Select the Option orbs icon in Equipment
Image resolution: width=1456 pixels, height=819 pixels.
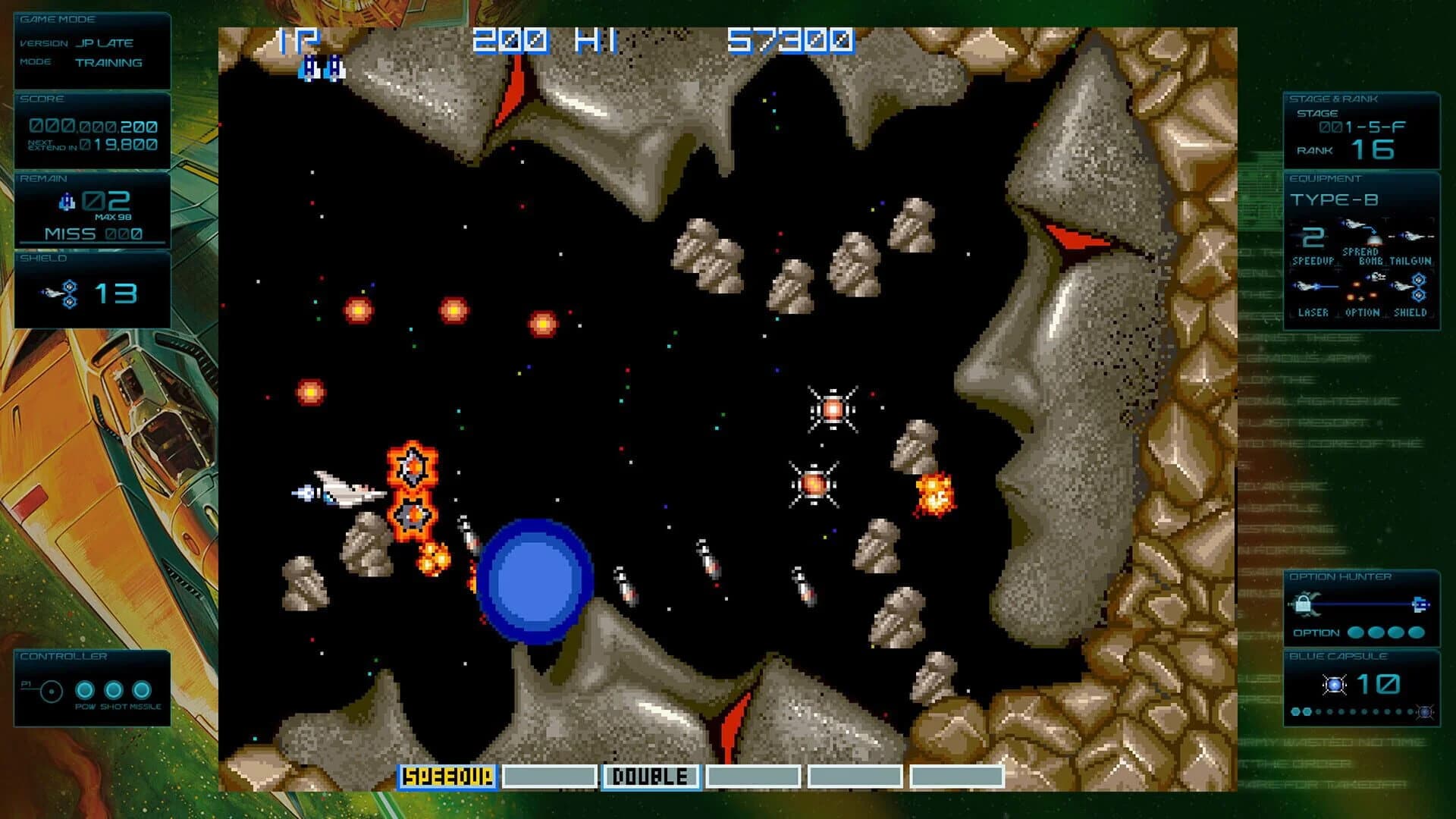1361,290
